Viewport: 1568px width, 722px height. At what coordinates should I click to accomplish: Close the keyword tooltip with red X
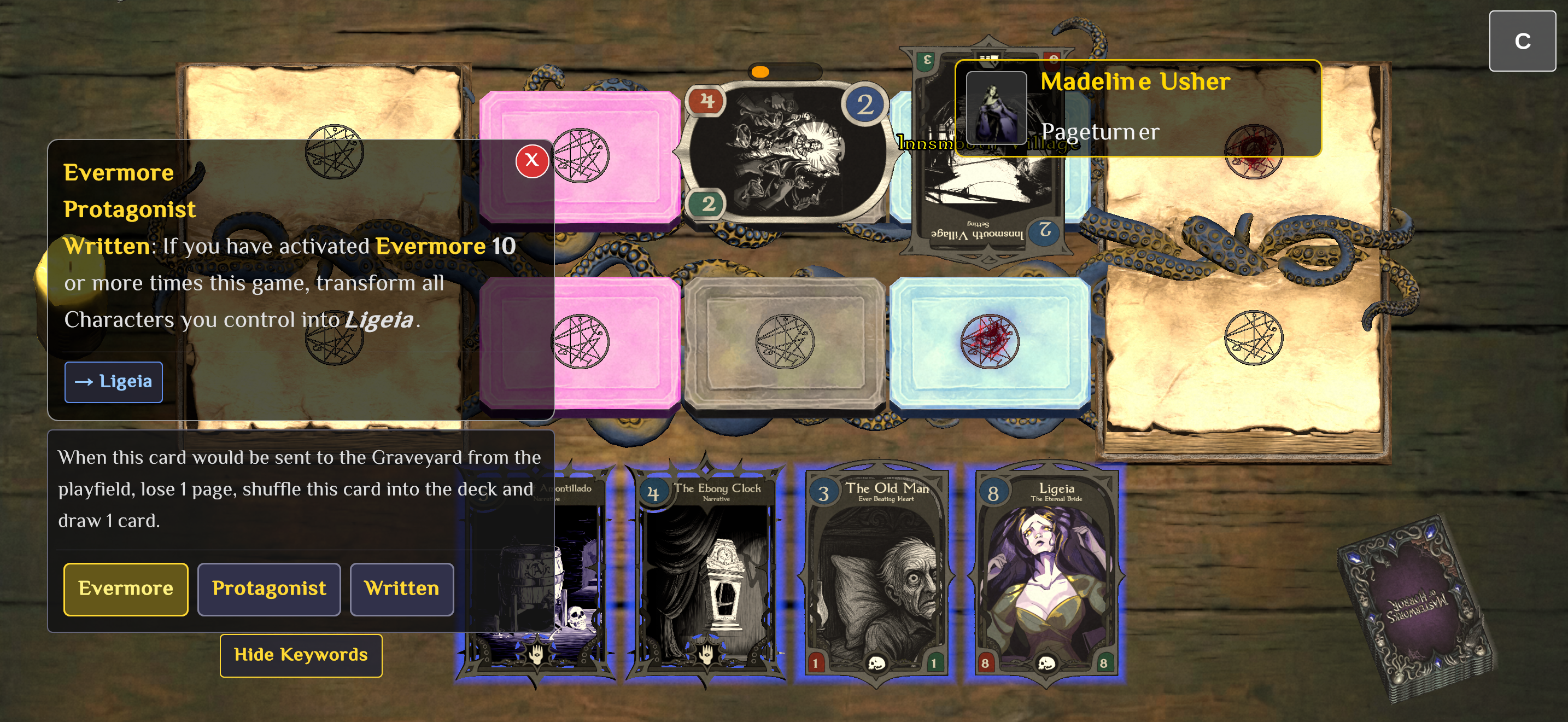point(531,161)
